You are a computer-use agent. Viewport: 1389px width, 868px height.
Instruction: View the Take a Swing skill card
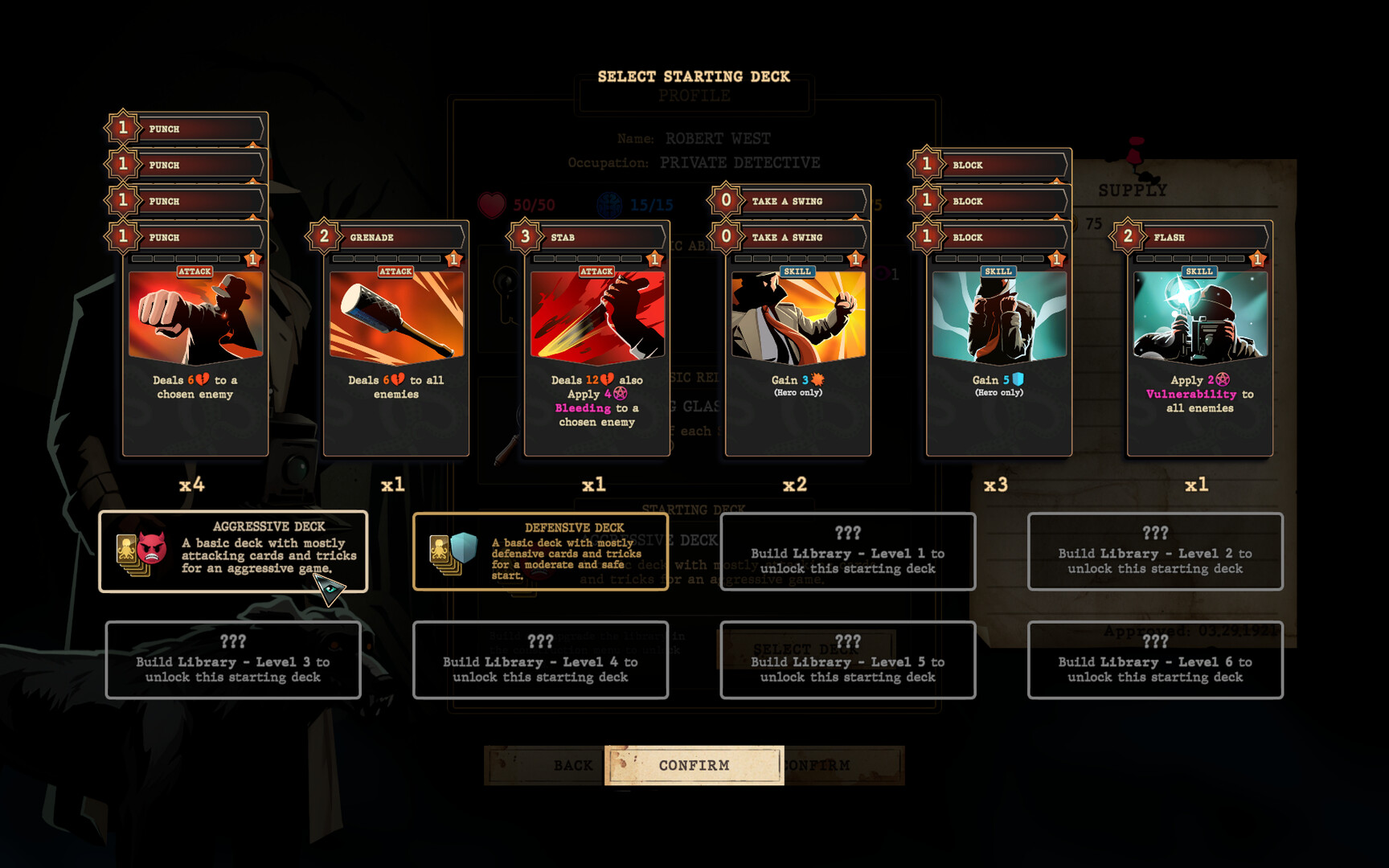point(798,346)
